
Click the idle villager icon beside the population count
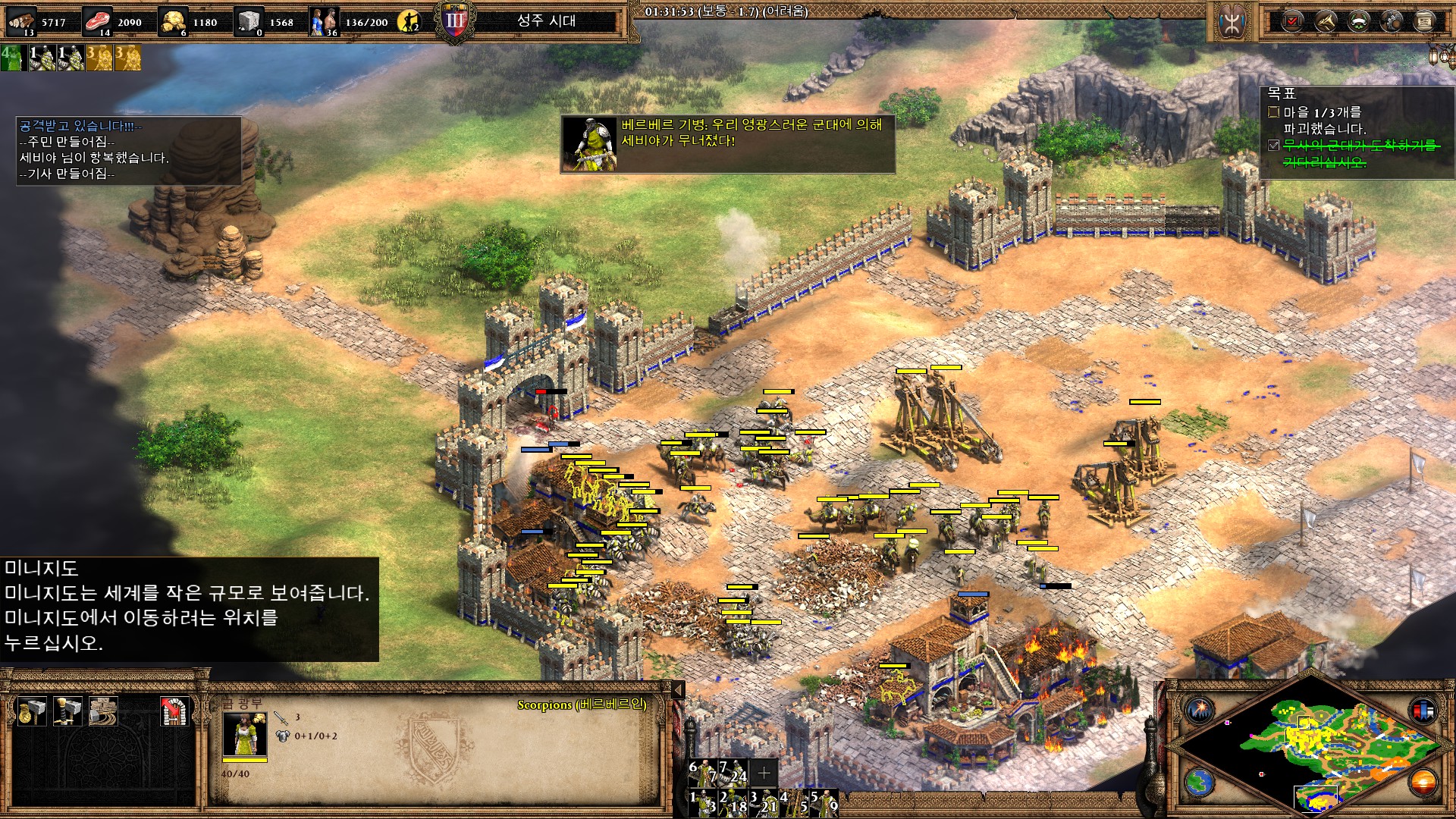pos(410,21)
